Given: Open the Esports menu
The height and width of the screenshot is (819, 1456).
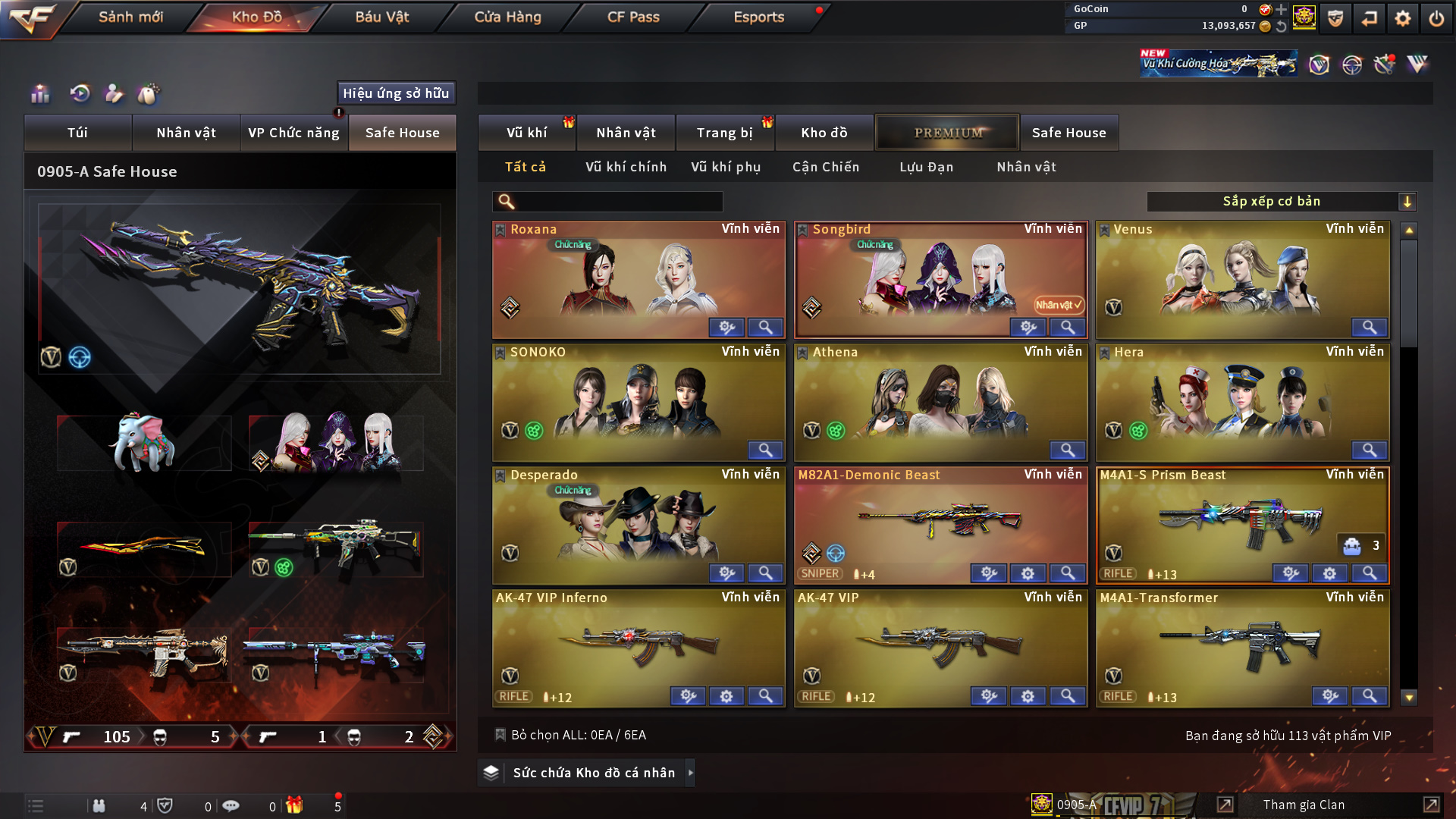Looking at the screenshot, I should 758,17.
